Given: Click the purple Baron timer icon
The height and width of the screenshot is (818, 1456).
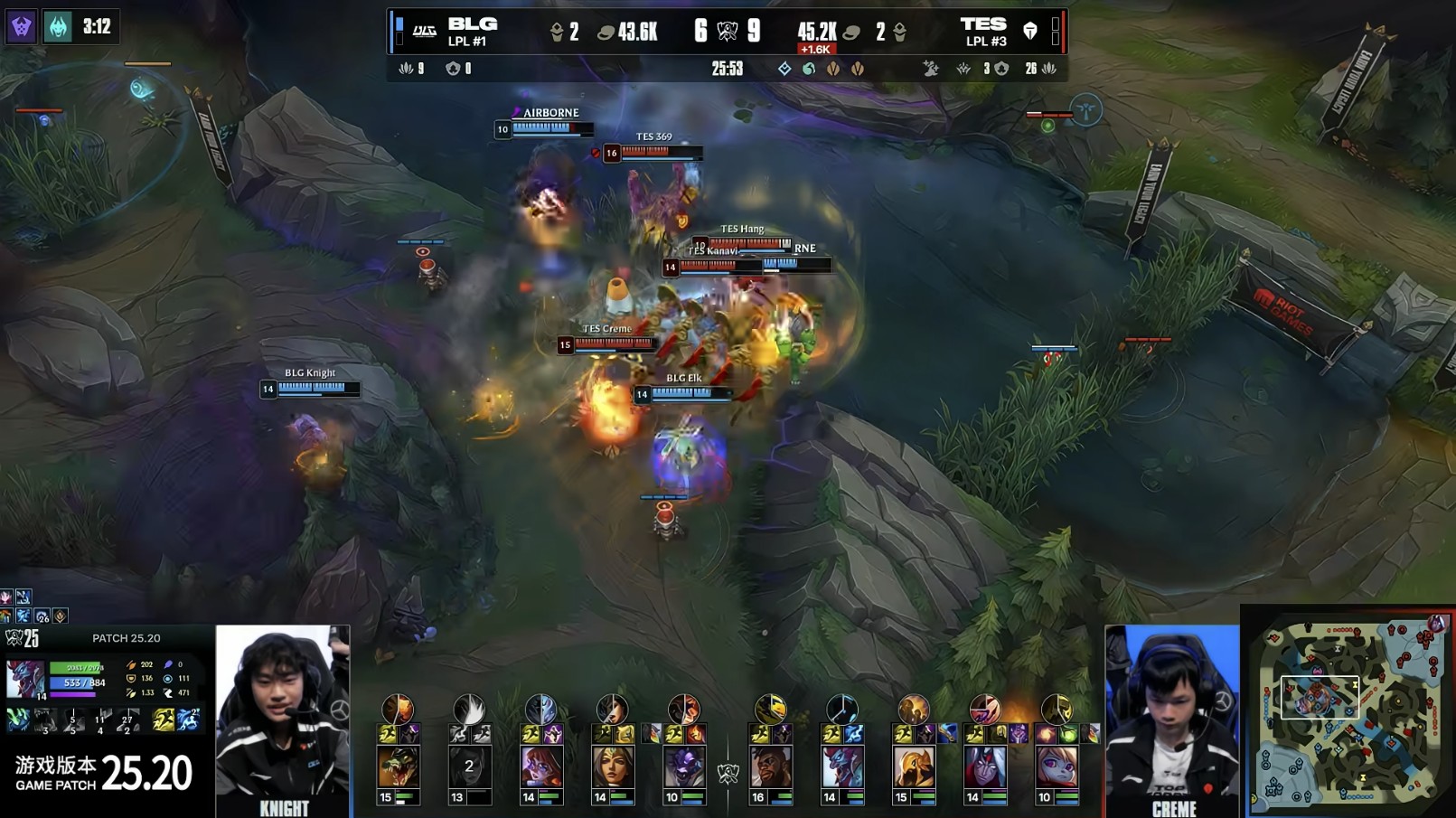Looking at the screenshot, I should [21, 27].
